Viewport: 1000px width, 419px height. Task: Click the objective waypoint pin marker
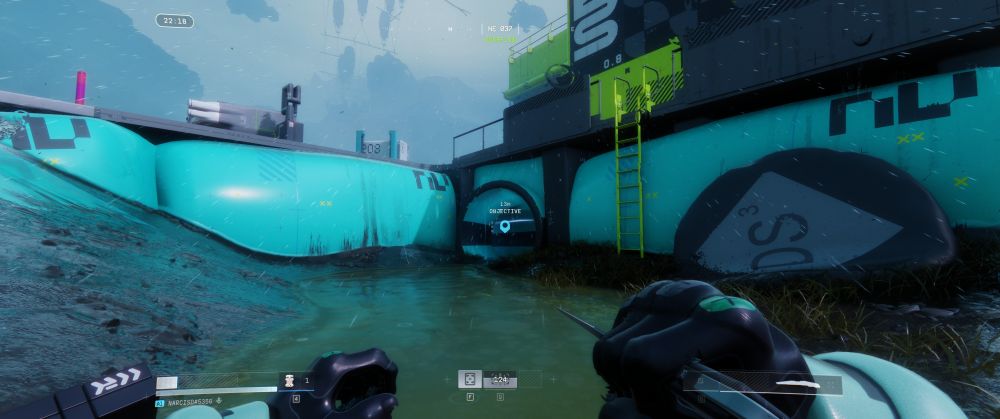(504, 228)
